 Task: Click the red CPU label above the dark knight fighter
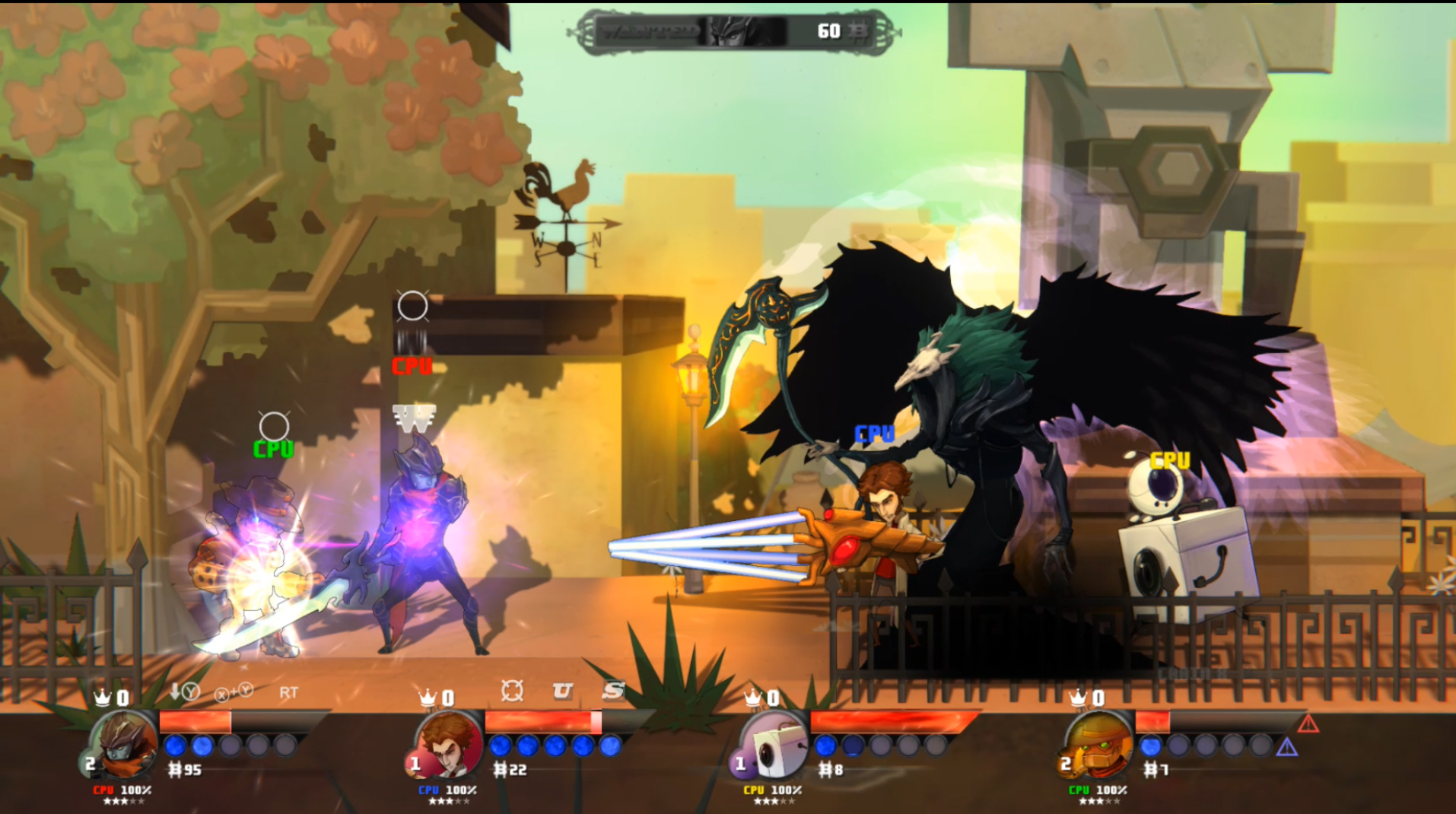point(411,366)
